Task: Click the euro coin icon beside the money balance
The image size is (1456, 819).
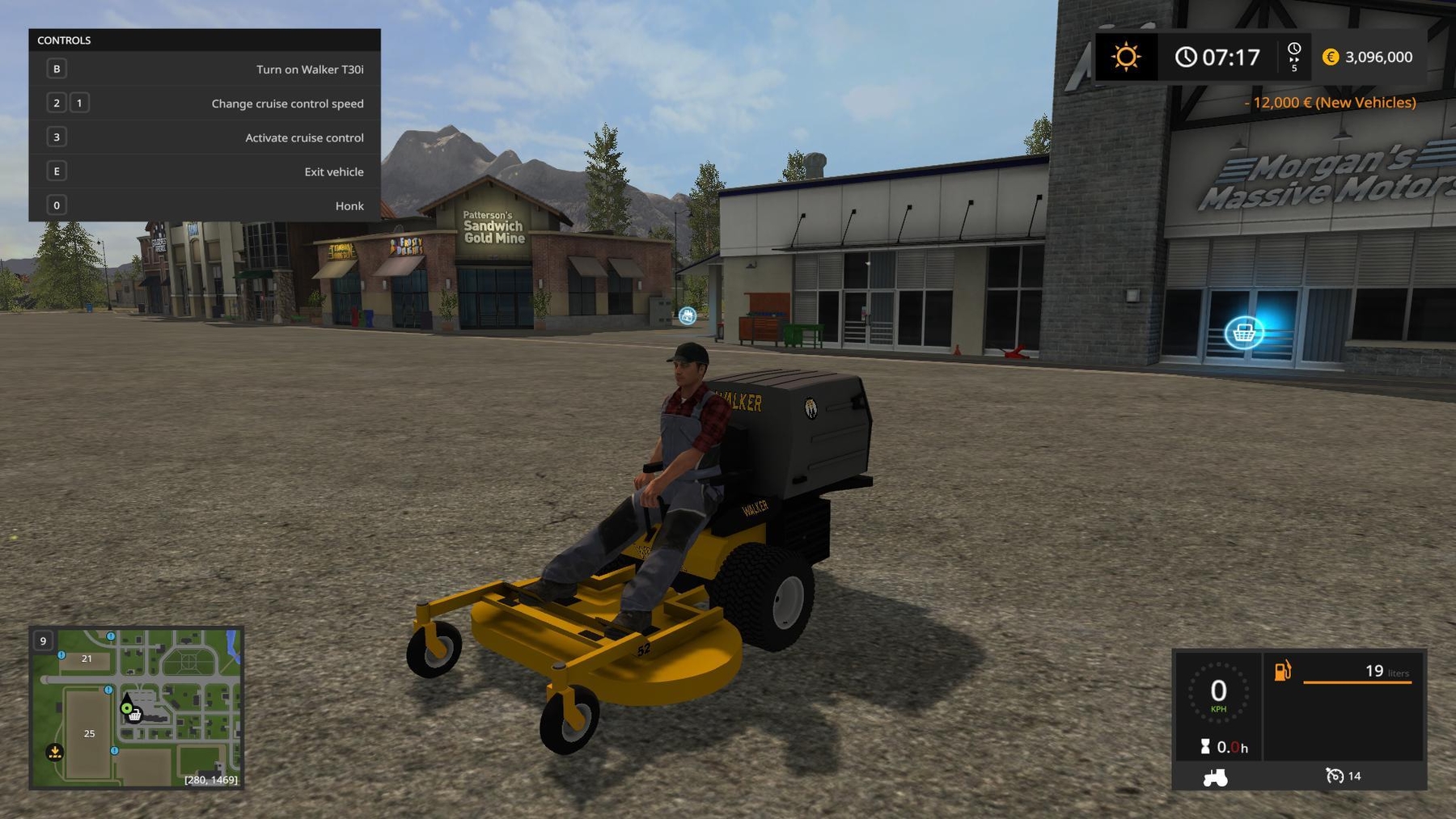Action: (x=1329, y=57)
